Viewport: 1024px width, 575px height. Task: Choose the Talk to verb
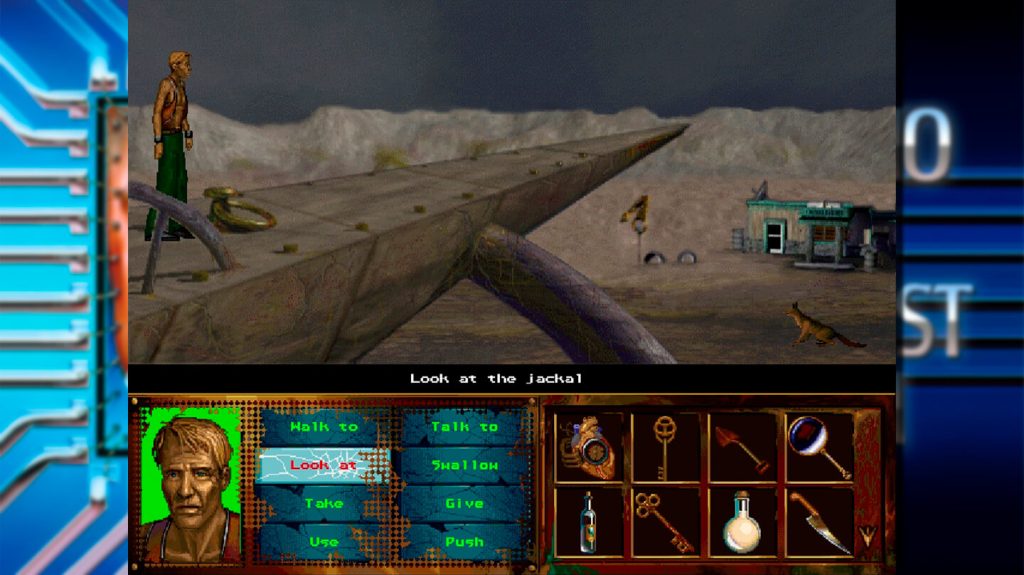(464, 427)
